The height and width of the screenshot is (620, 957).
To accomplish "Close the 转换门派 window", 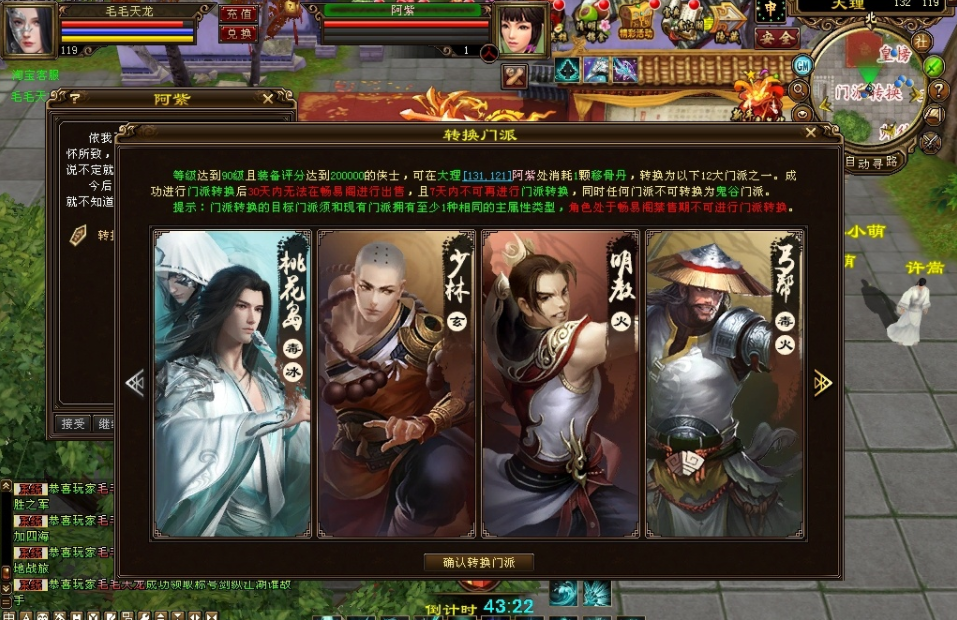I will pos(811,133).
